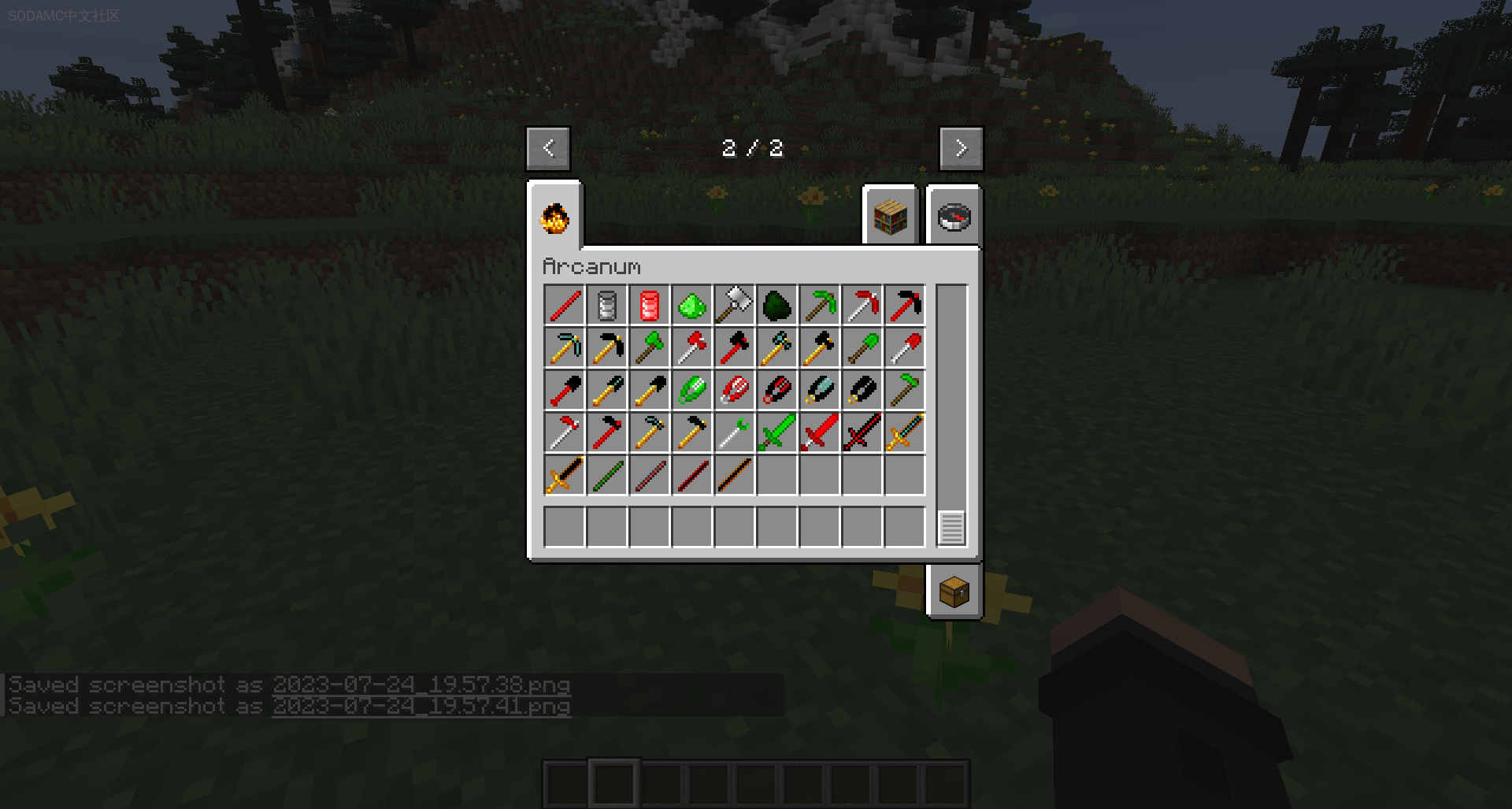Open the compass search items tab
Image resolution: width=1512 pixels, height=809 pixels.
coord(954,217)
